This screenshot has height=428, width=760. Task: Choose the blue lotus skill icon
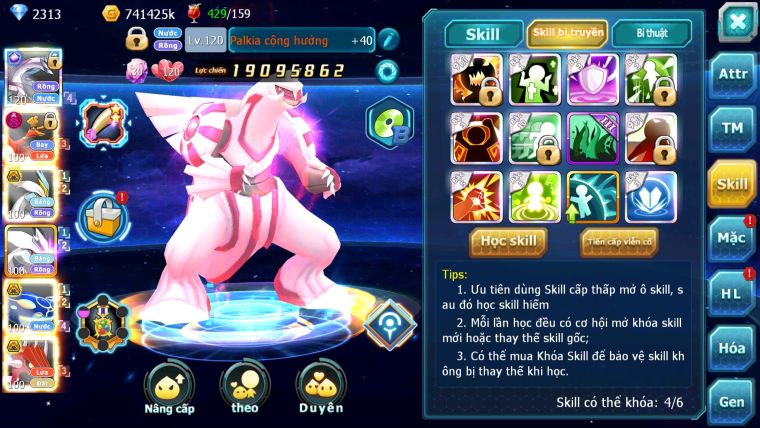click(650, 196)
